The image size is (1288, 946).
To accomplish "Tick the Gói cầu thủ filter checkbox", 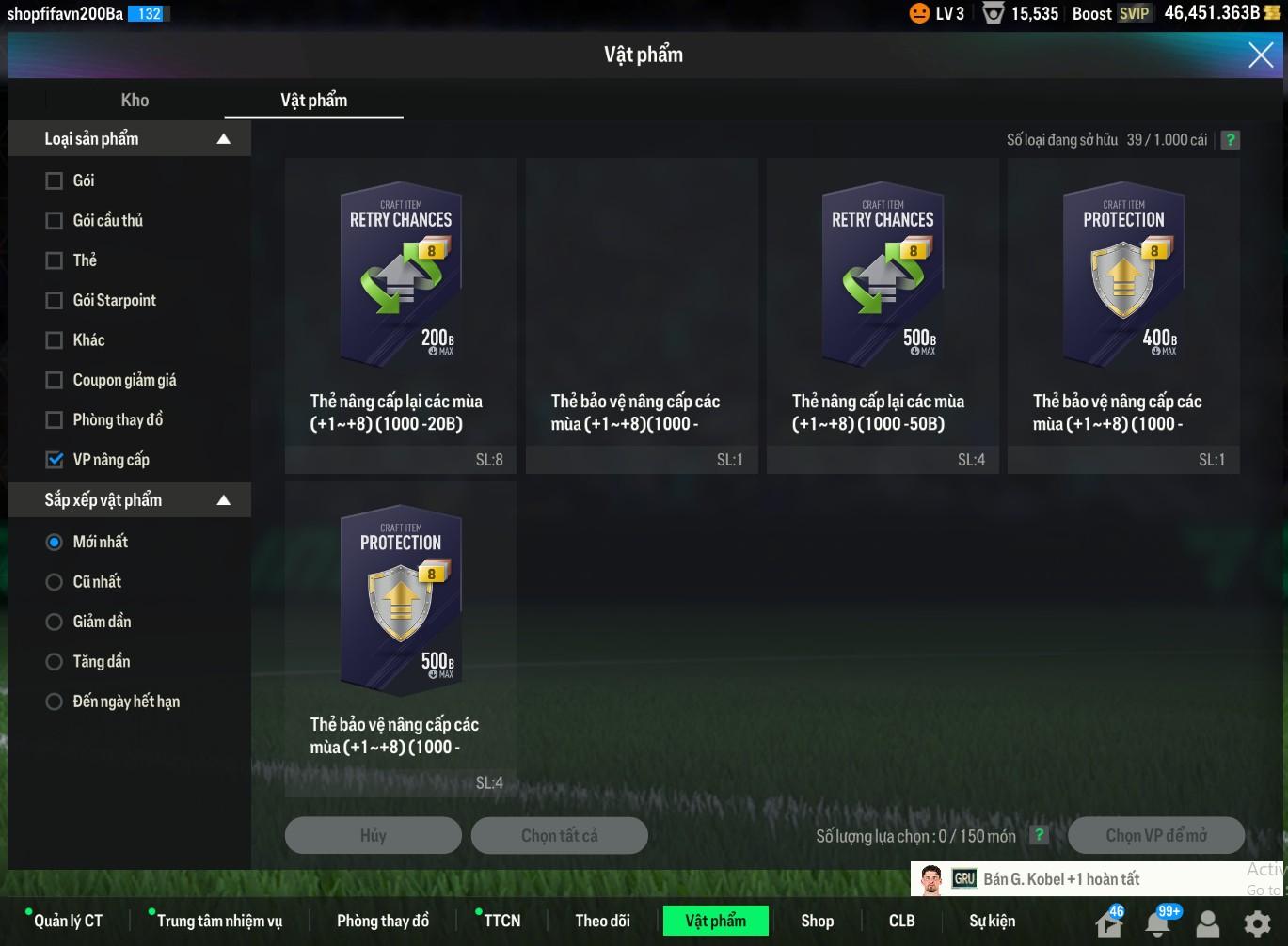I will [55, 221].
